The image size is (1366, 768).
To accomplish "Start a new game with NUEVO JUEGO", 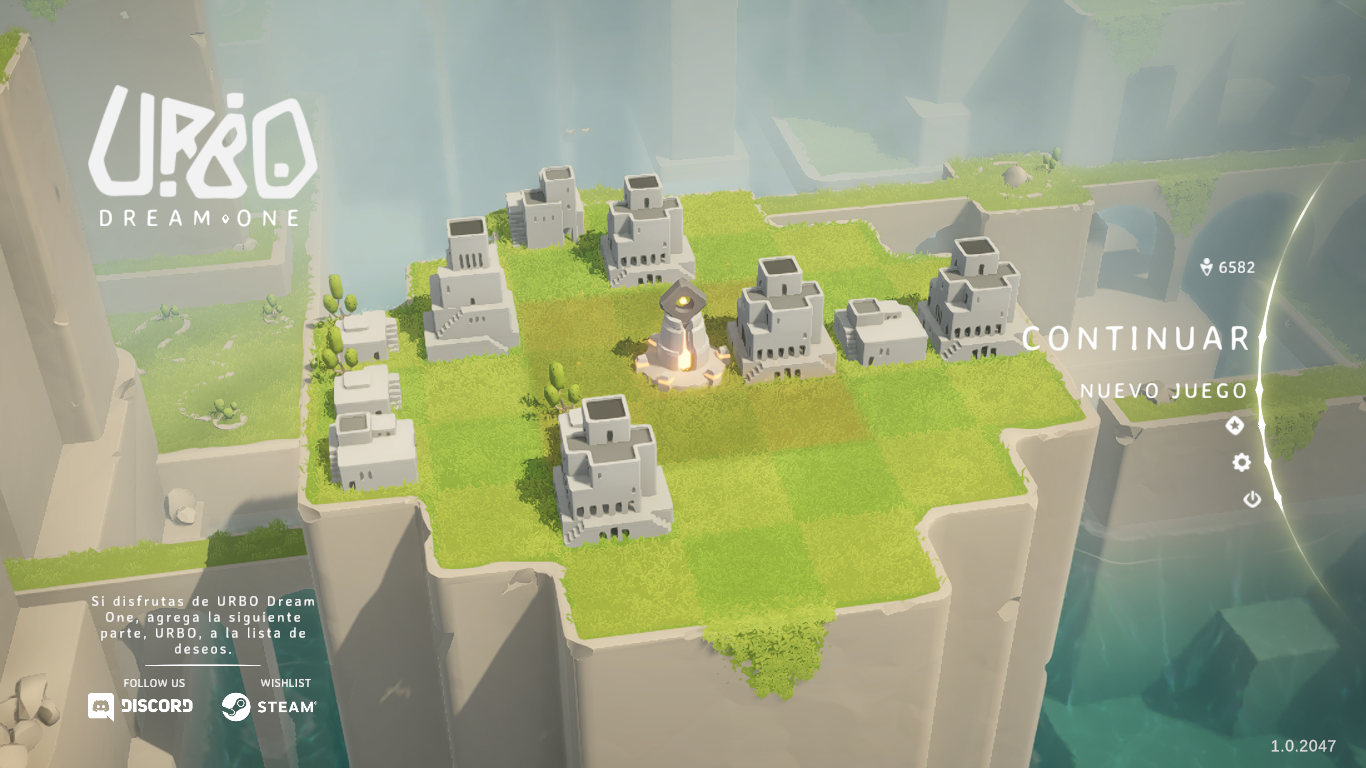I will click(x=1164, y=391).
